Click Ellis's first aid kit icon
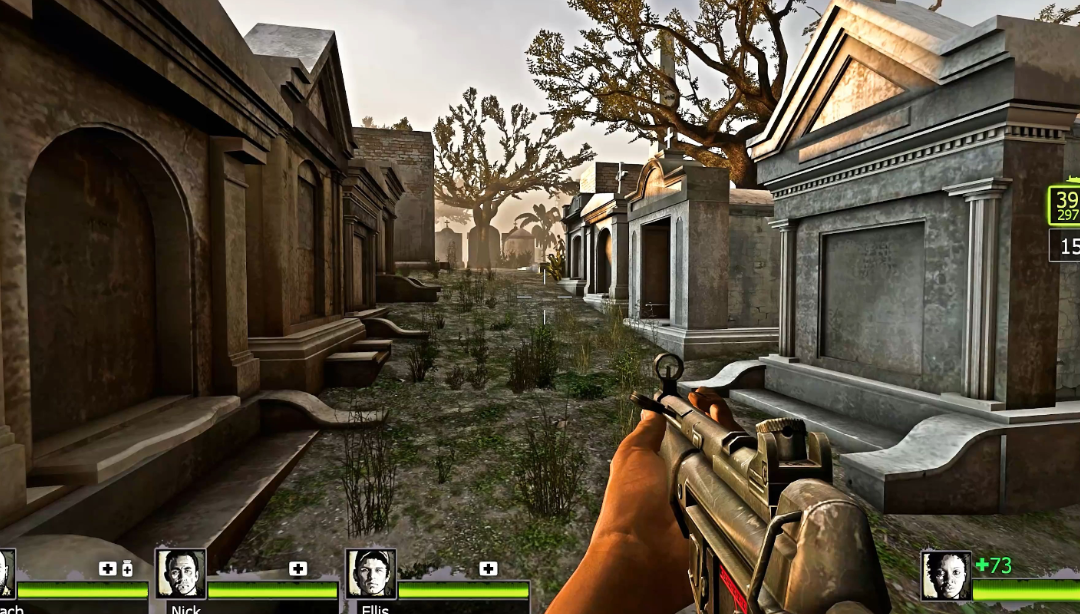This screenshot has height=614, width=1080. click(488, 569)
